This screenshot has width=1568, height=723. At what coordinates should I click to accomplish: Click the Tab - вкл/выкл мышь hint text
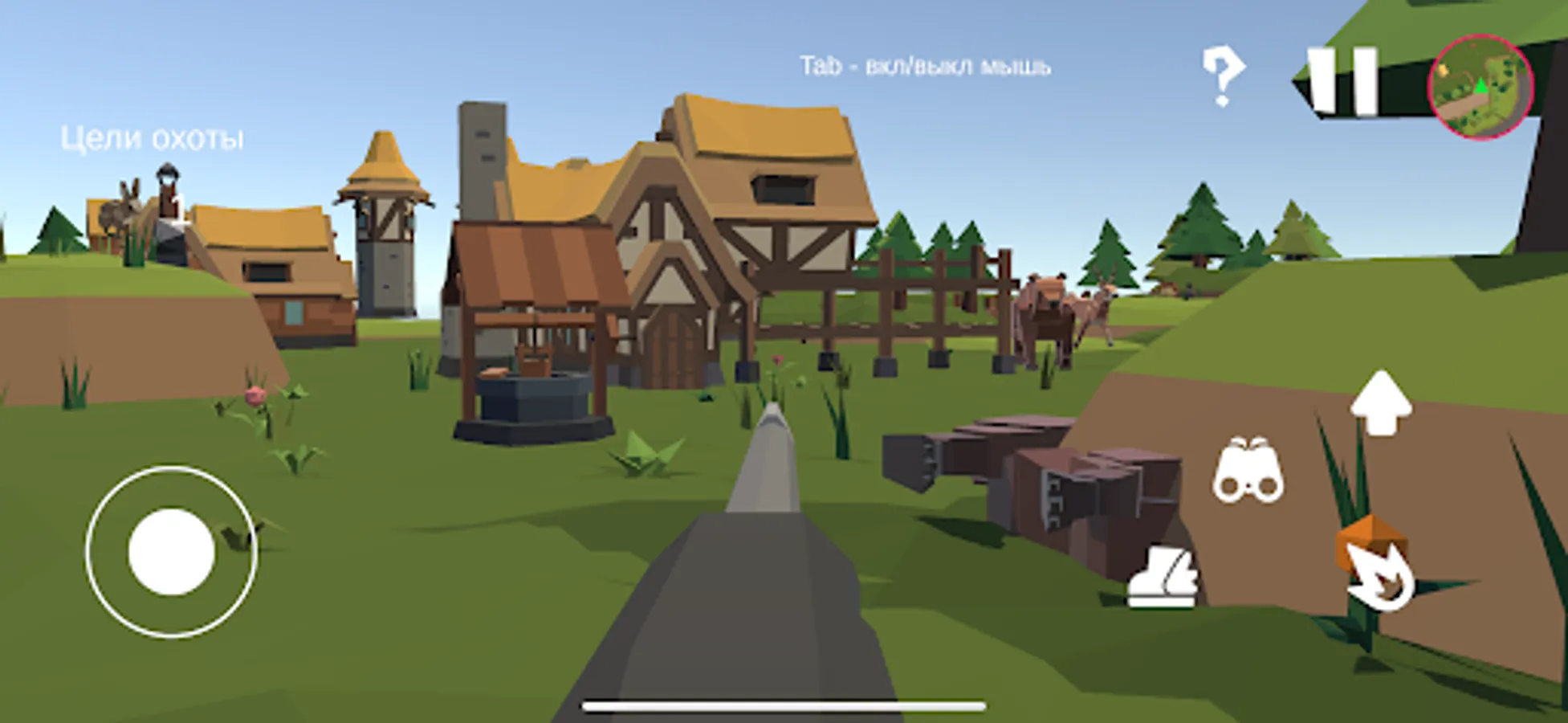[x=925, y=66]
